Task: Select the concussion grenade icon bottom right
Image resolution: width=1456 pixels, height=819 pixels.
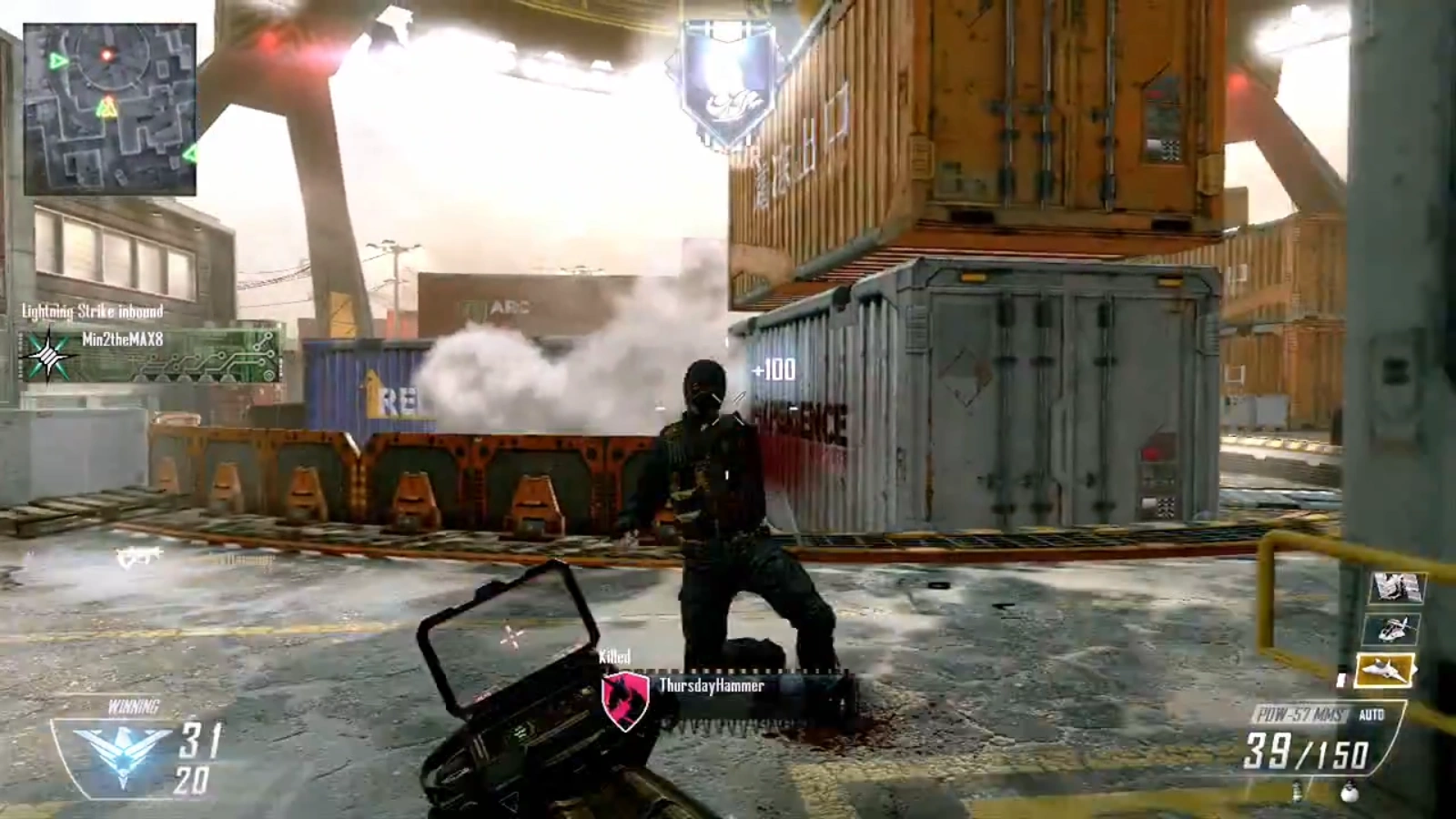Action: pos(1297,792)
